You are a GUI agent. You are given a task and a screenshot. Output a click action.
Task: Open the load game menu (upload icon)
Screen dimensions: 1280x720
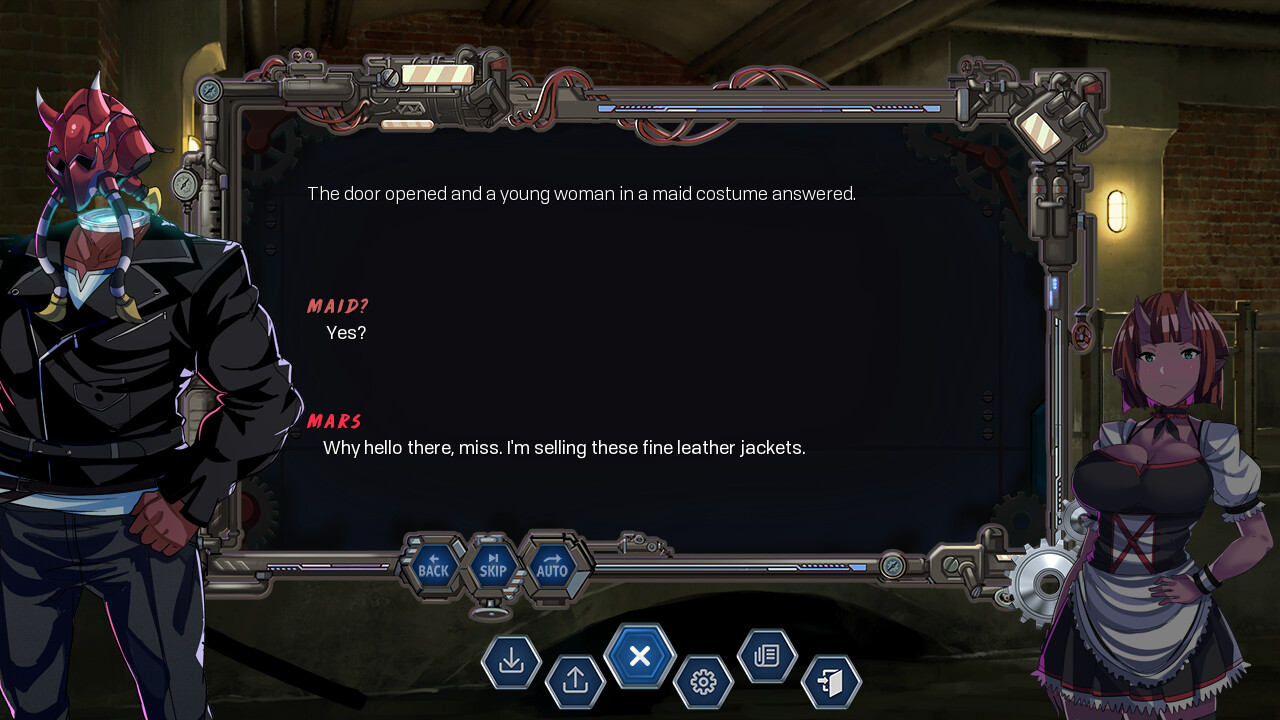click(575, 681)
